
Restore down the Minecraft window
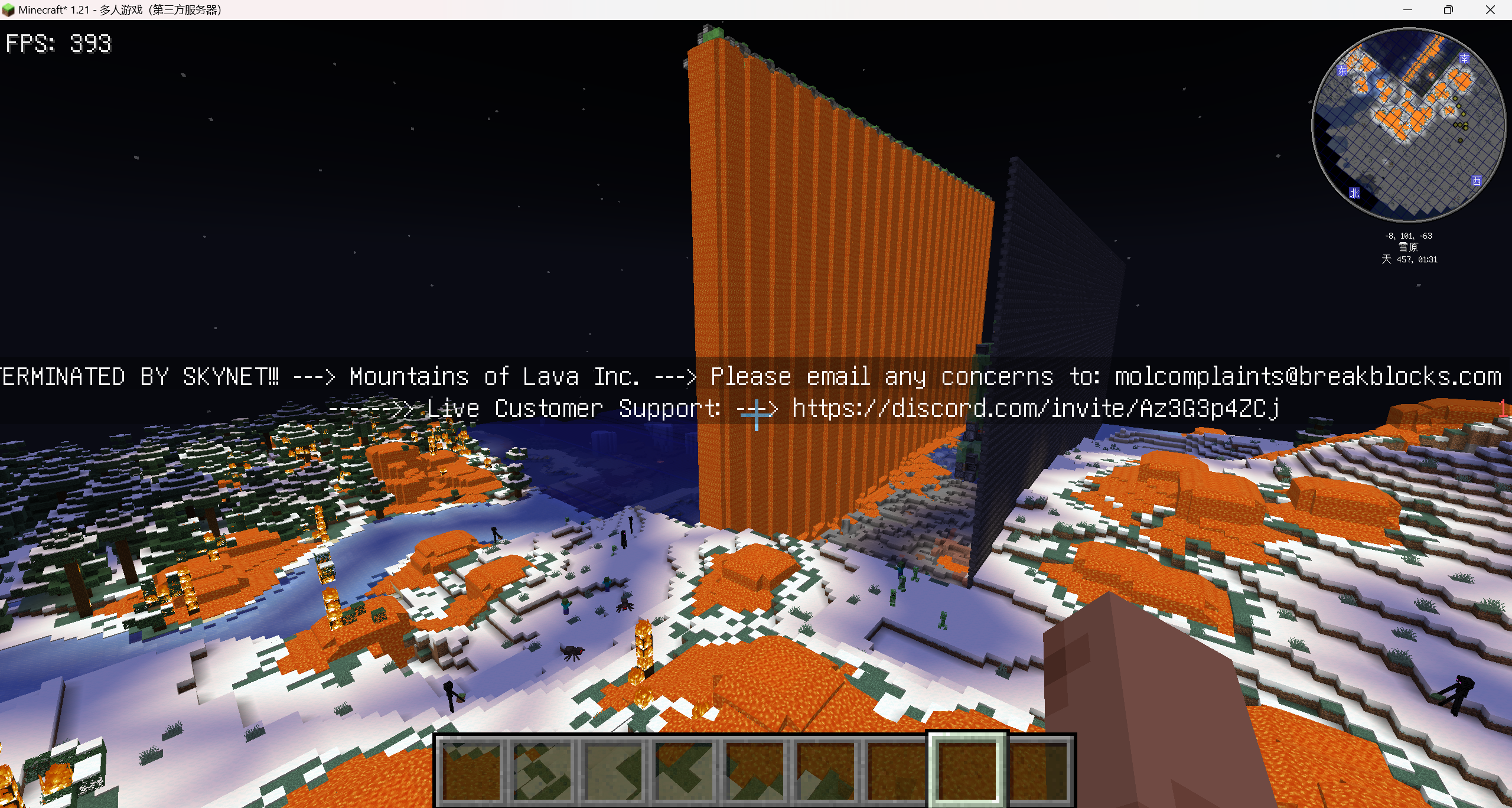coord(1448,10)
